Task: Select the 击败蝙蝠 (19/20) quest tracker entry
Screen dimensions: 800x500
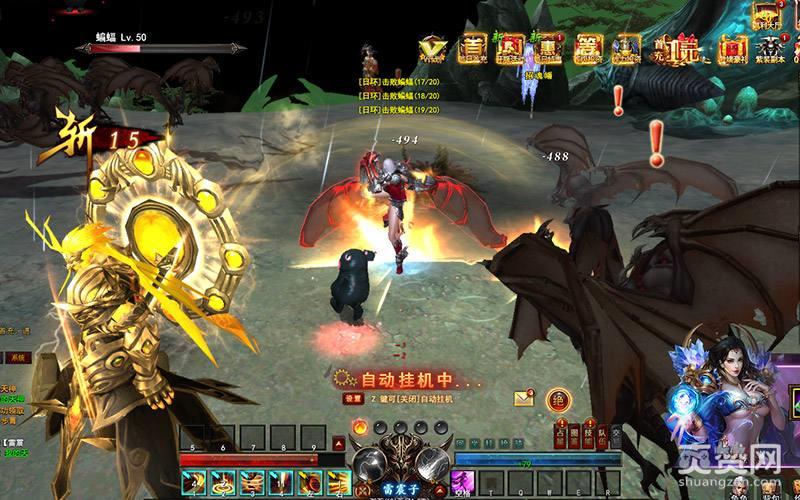Action: pyautogui.click(x=398, y=100)
